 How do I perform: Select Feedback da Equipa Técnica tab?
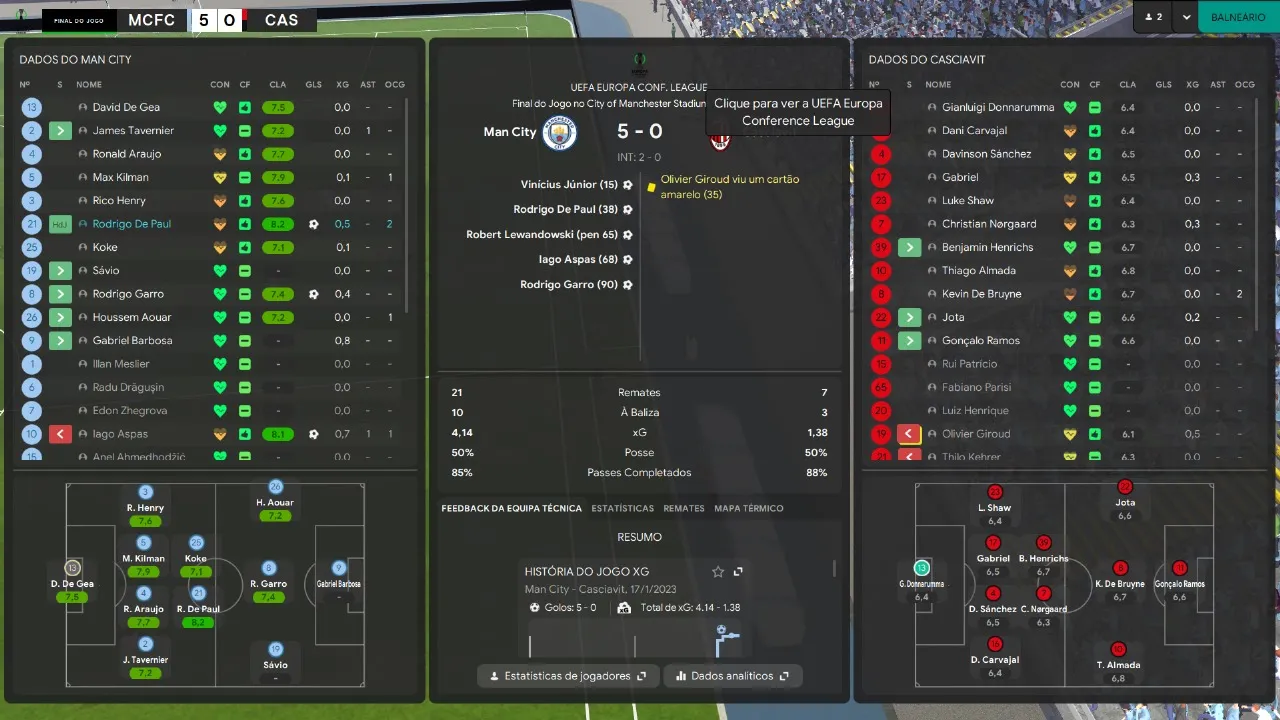click(511, 508)
